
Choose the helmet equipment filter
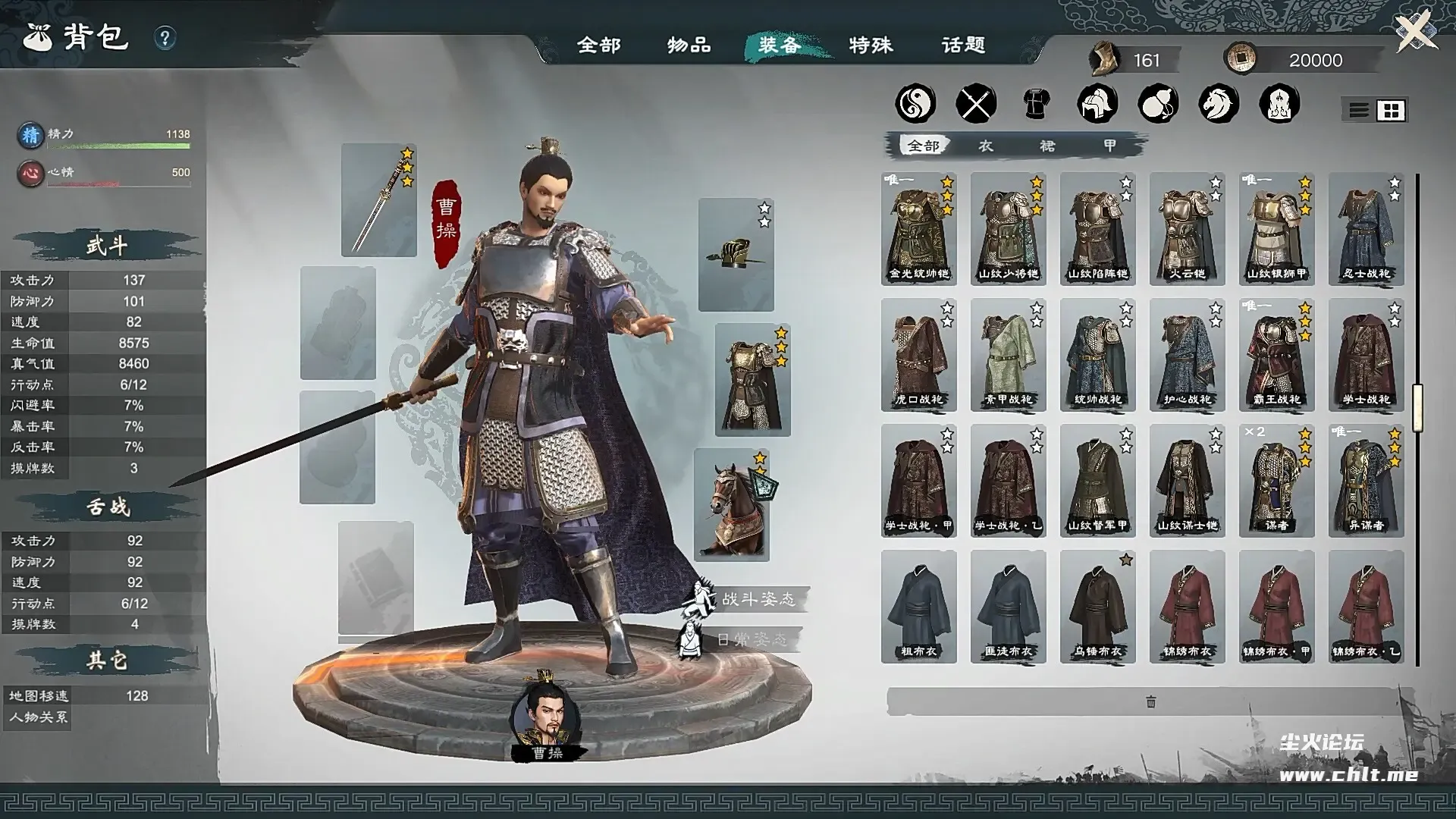(1097, 103)
